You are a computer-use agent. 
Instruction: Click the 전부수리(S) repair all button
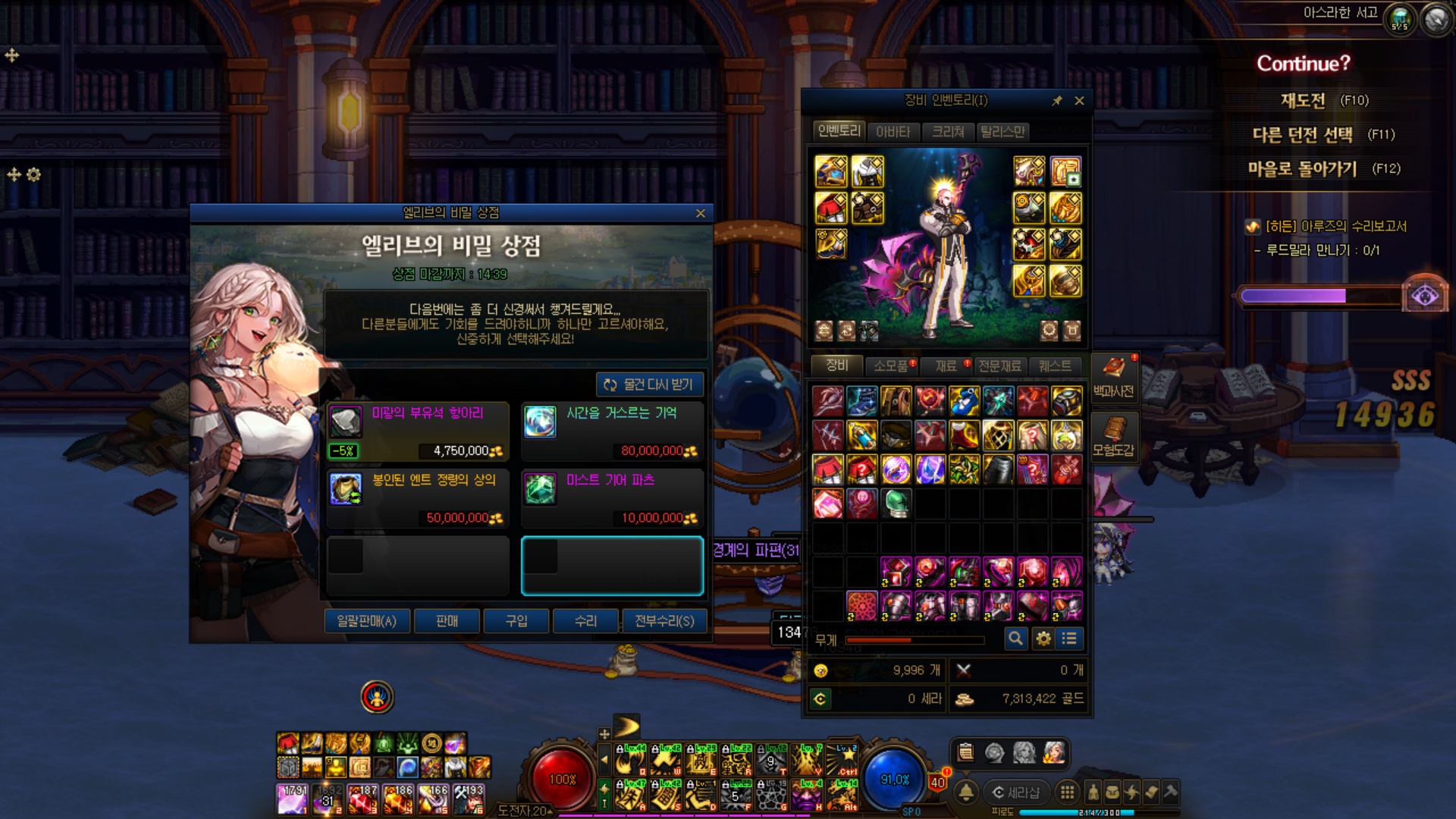[664, 621]
